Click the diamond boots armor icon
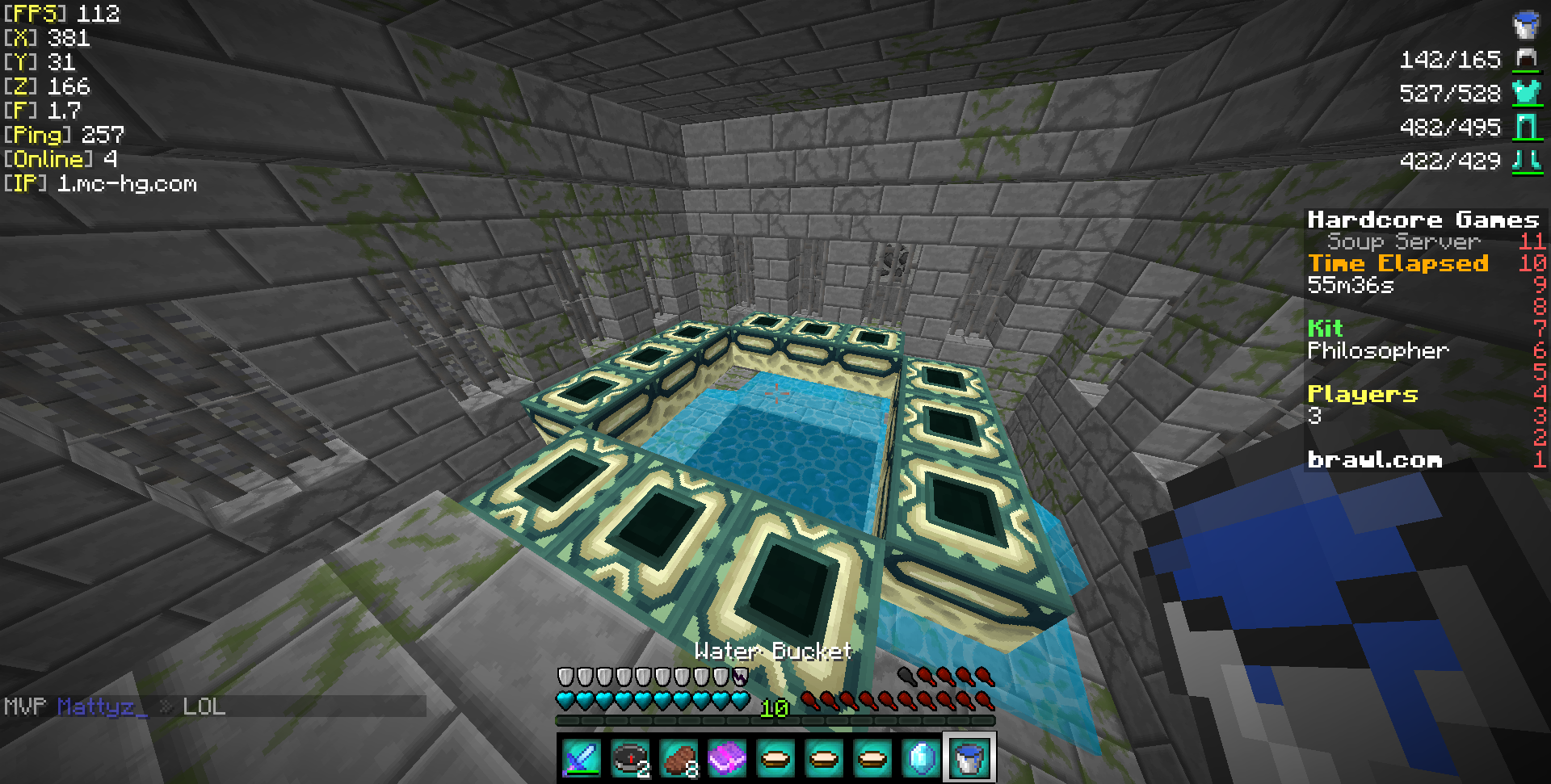The width and height of the screenshot is (1551, 784). (x=1526, y=161)
